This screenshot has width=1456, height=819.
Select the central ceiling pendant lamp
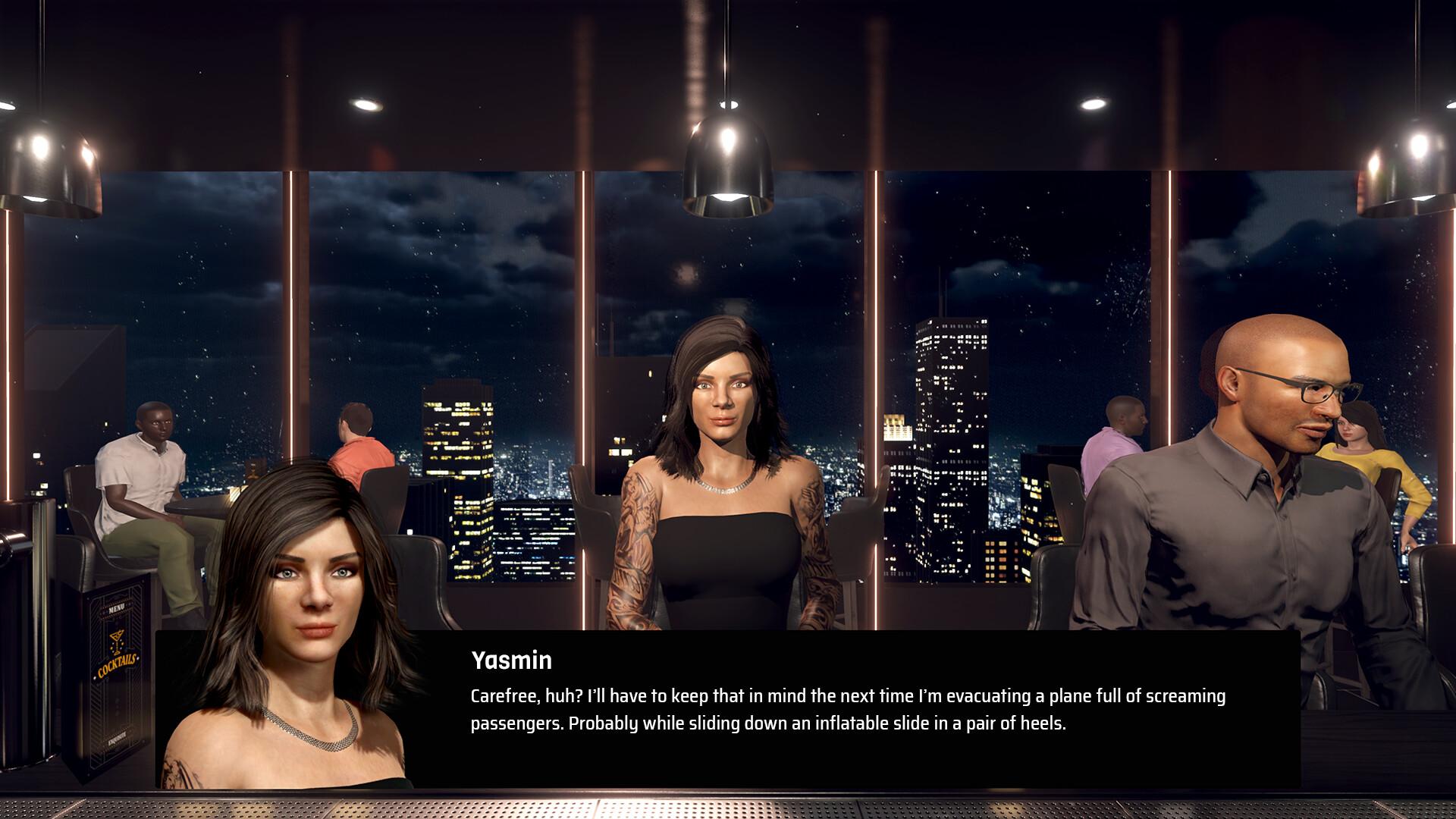728,159
